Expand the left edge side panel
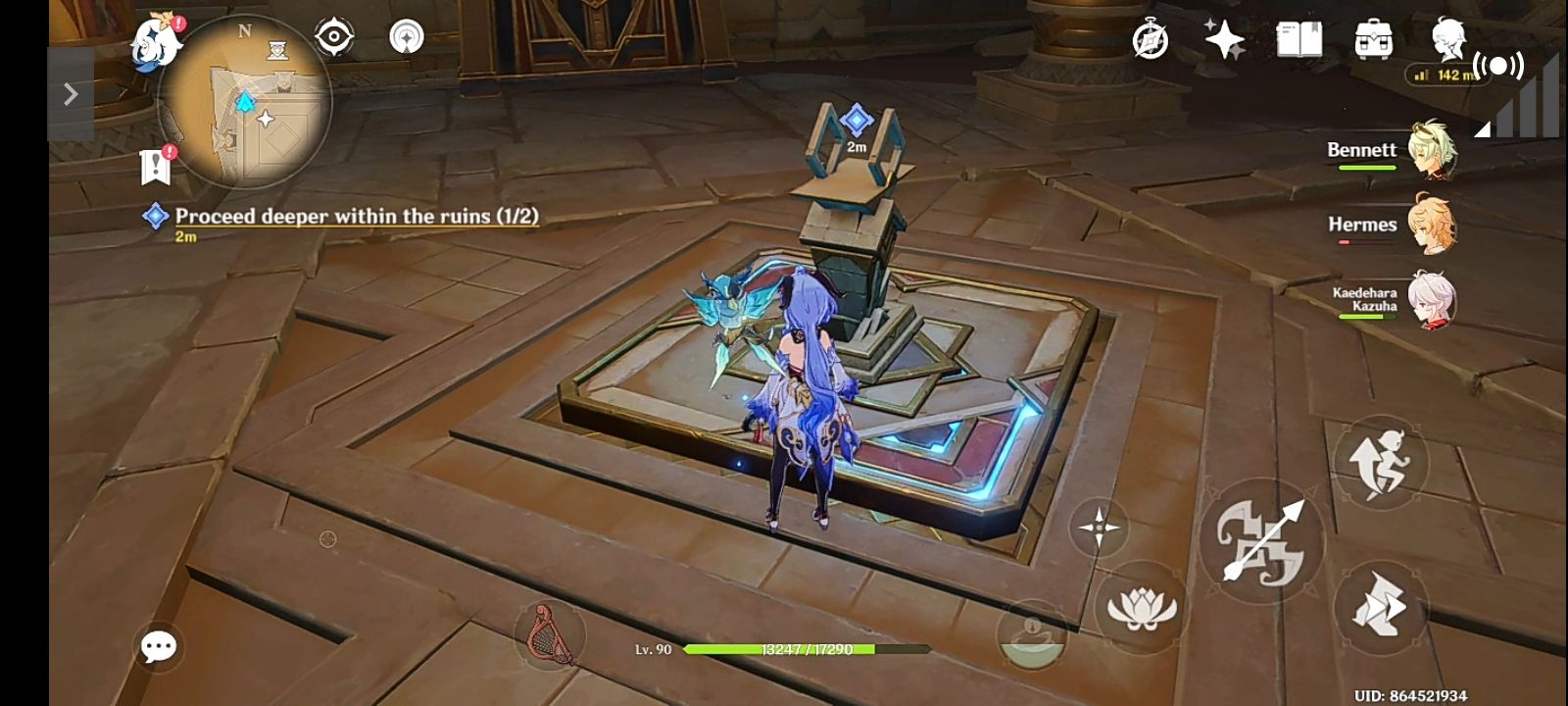Image resolution: width=1568 pixels, height=706 pixels. [69, 93]
